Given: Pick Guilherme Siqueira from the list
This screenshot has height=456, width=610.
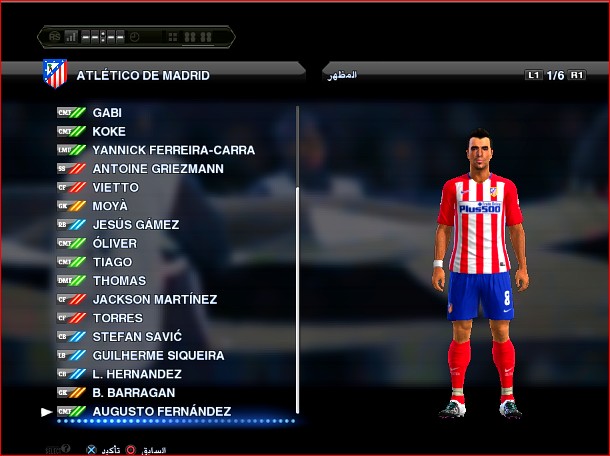Looking at the screenshot, I should (x=158, y=355).
